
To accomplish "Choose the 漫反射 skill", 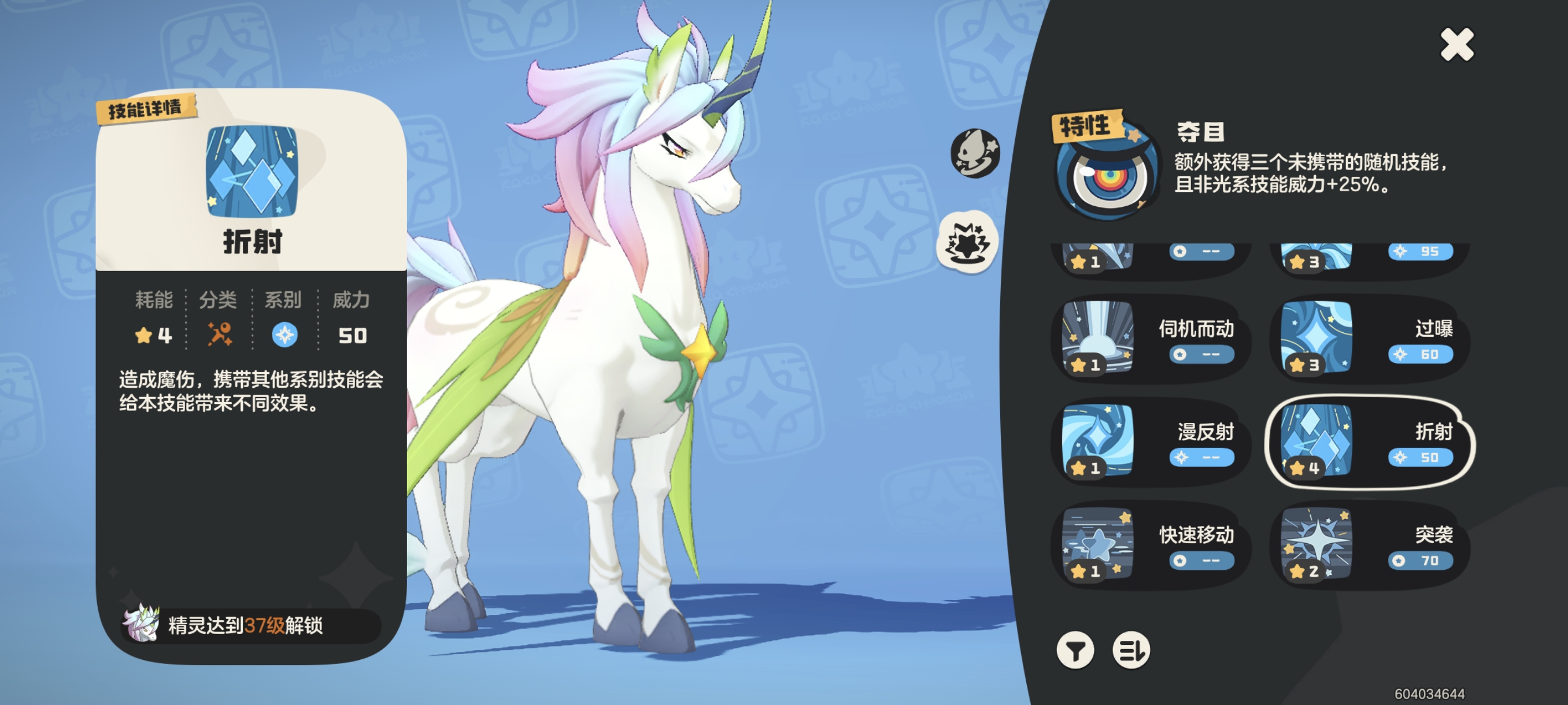I will [1150, 442].
